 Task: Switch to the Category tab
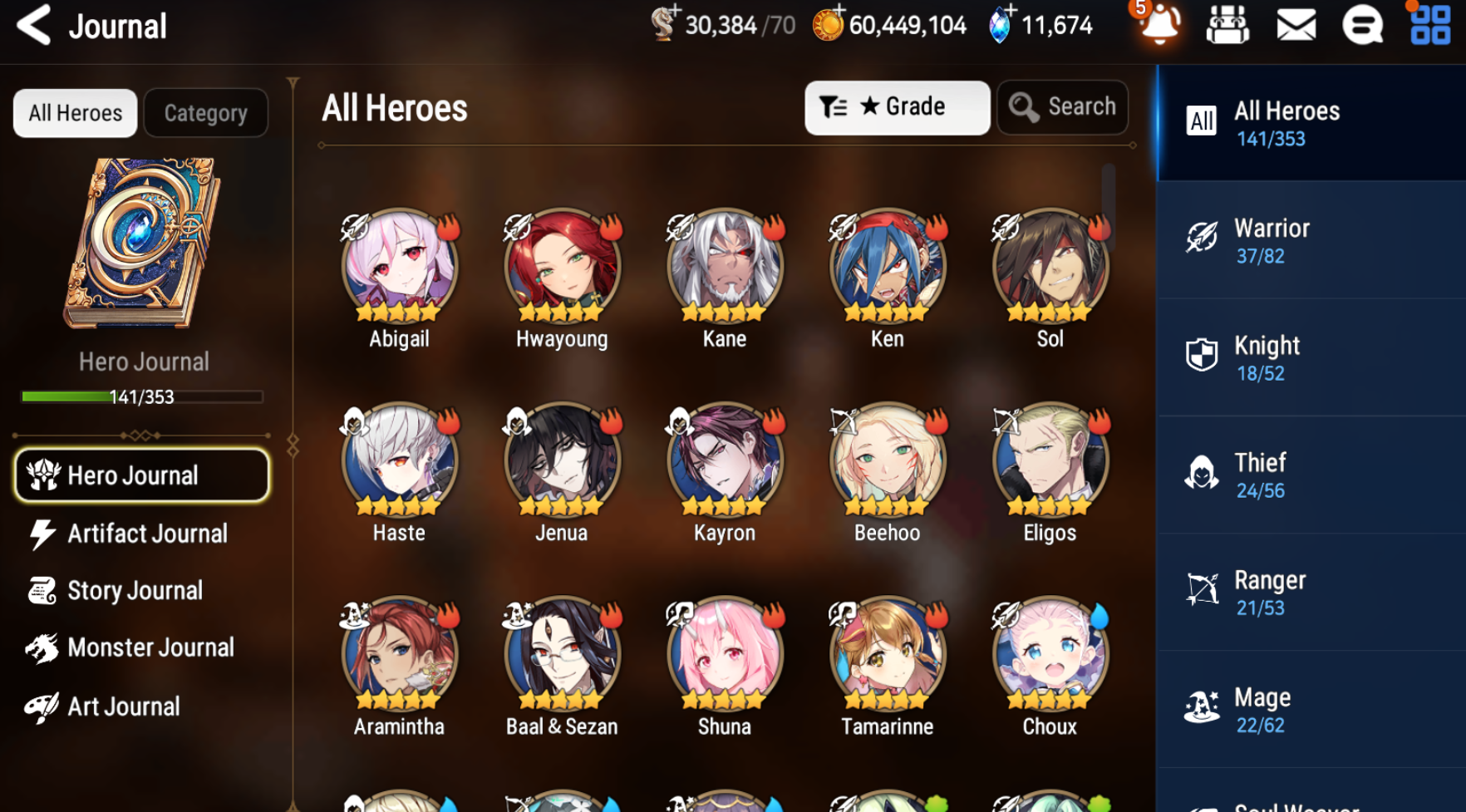coord(205,113)
